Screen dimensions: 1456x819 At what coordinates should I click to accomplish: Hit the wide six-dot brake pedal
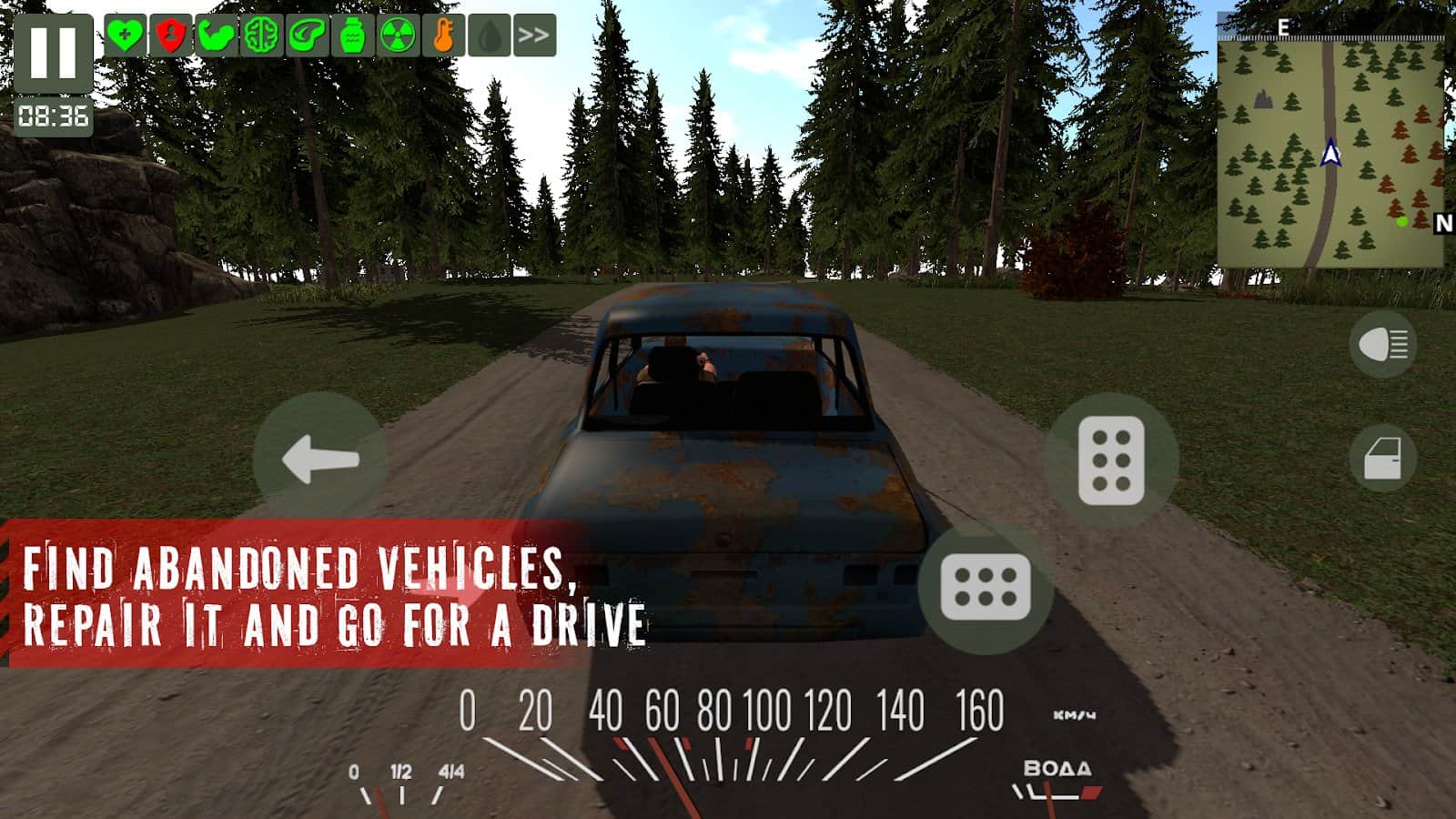986,587
